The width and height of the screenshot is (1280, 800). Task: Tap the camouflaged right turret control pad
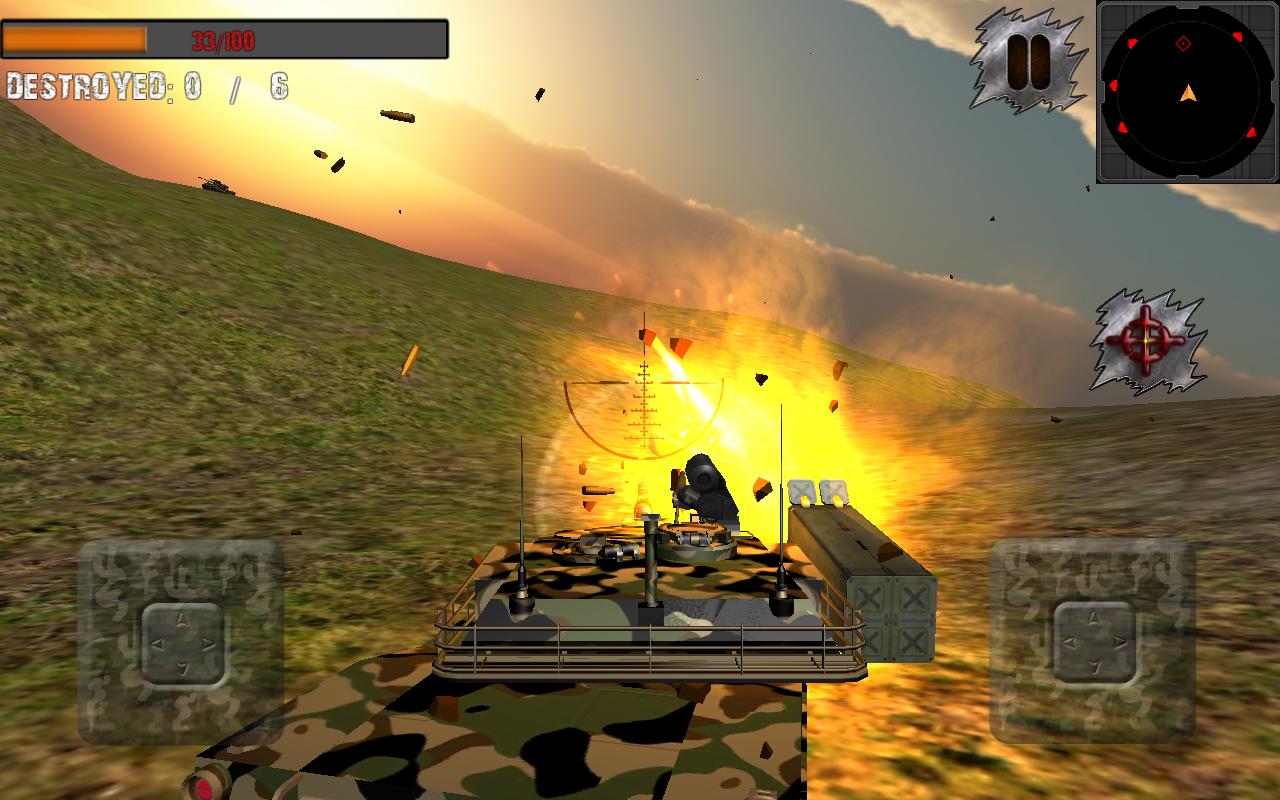tap(1094, 642)
